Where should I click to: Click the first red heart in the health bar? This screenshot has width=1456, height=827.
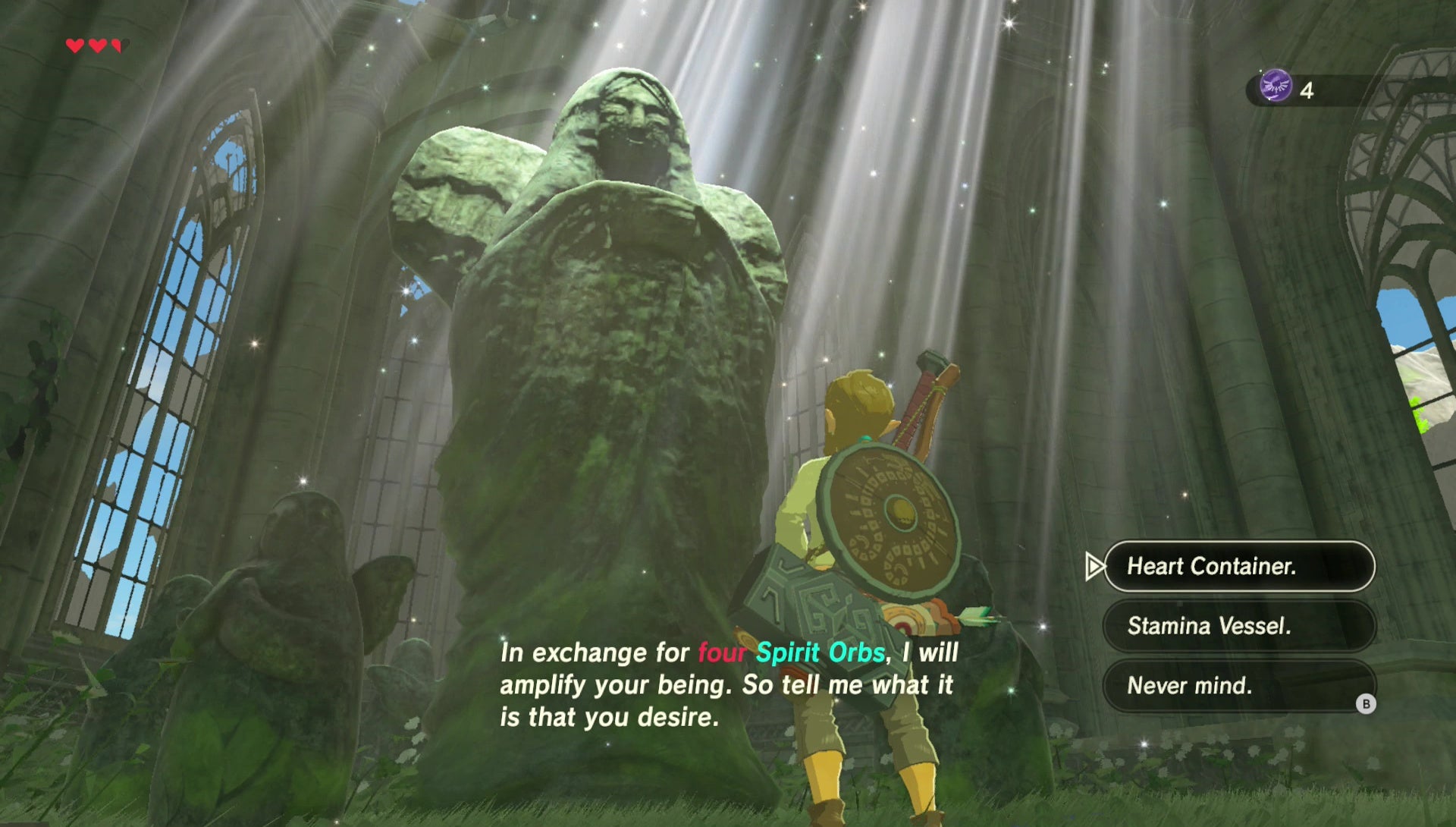pos(75,46)
